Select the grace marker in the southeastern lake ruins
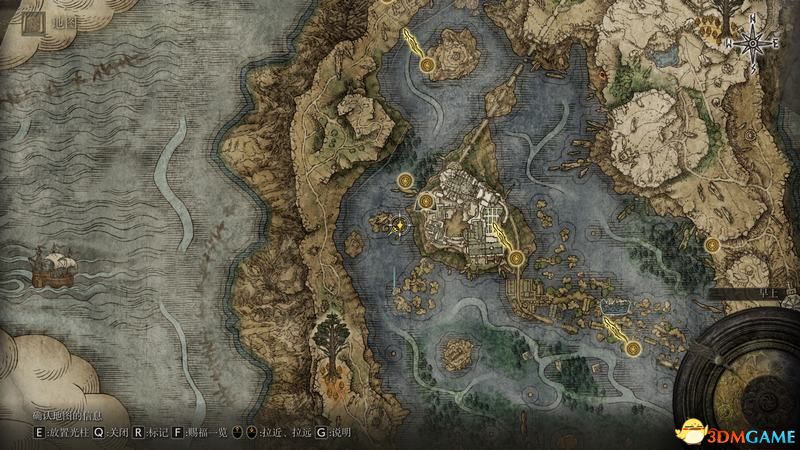The width and height of the screenshot is (800, 450). click(633, 348)
